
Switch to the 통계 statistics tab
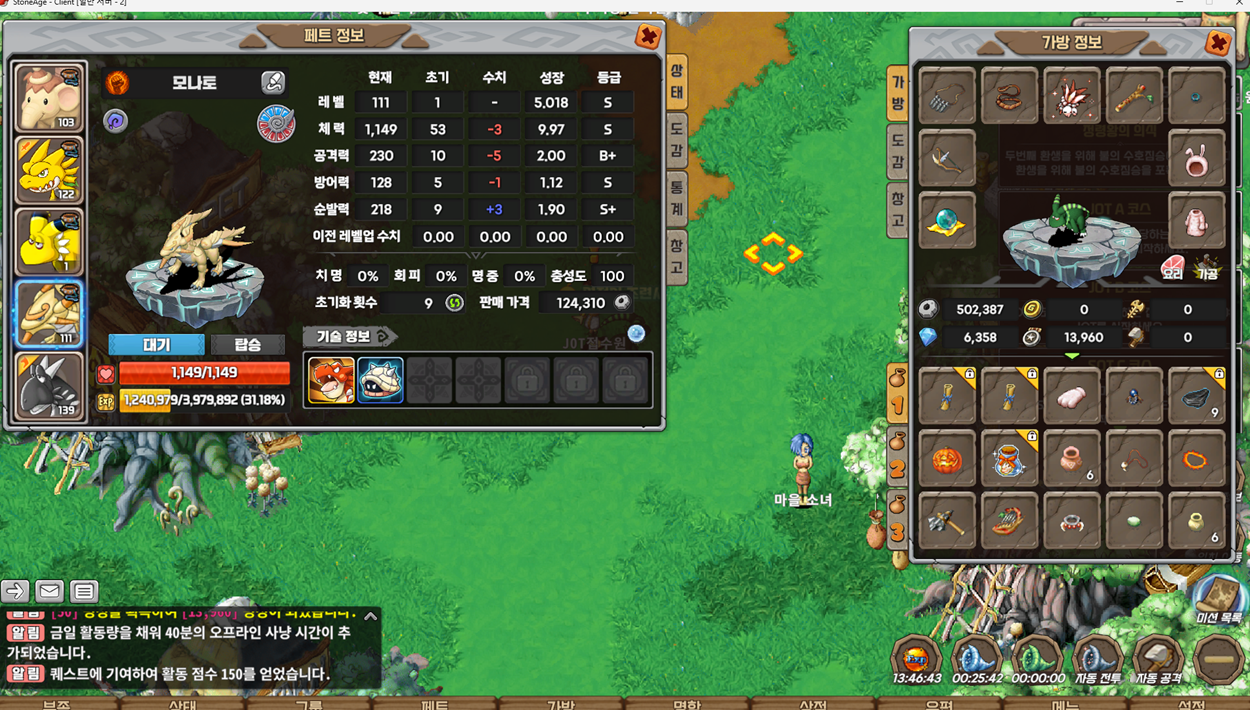(677, 194)
